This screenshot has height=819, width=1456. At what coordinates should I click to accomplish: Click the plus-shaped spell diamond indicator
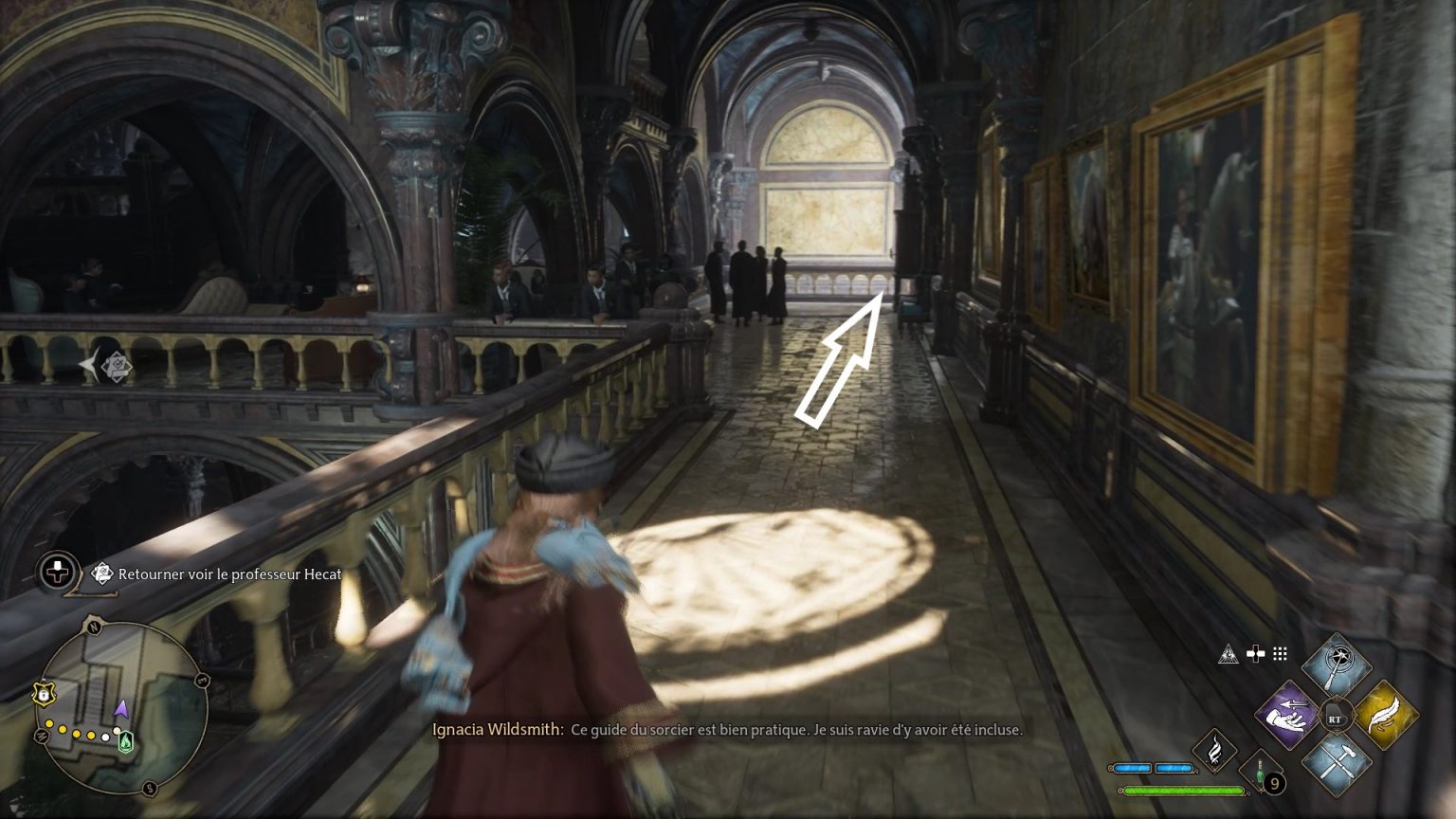pos(1256,654)
